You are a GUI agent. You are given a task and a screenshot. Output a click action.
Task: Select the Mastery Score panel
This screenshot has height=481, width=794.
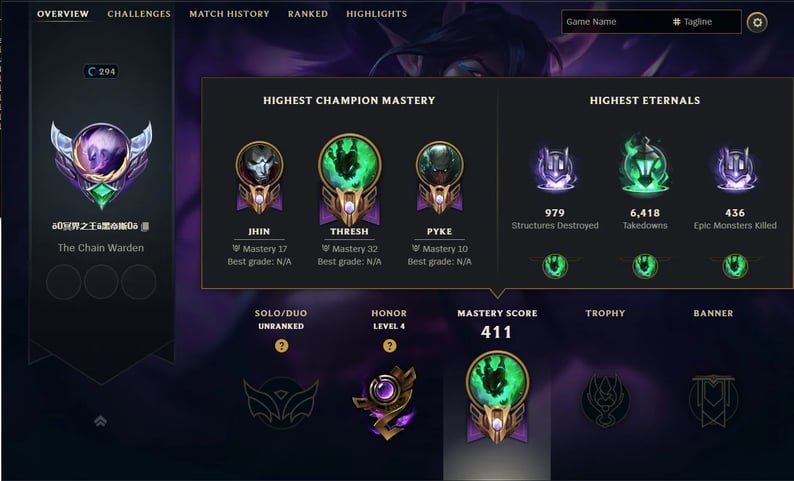coord(496,396)
